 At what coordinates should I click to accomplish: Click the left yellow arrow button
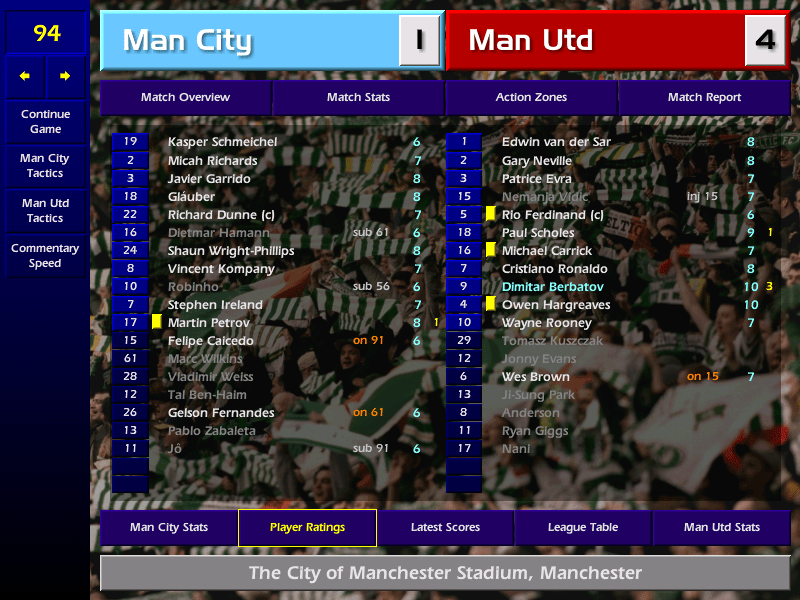pos(25,76)
